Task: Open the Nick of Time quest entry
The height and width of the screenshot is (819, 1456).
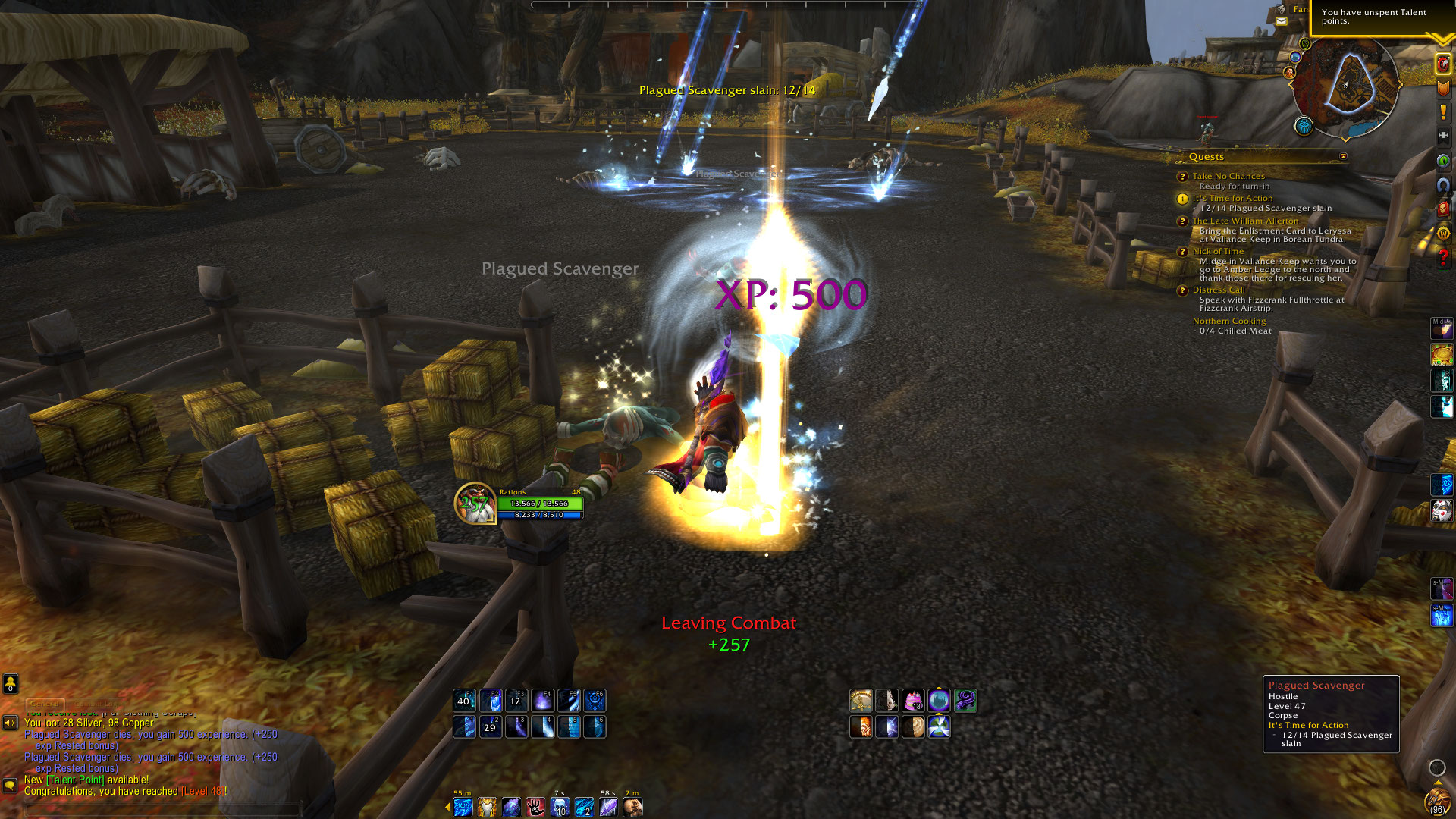Action: click(x=1218, y=251)
